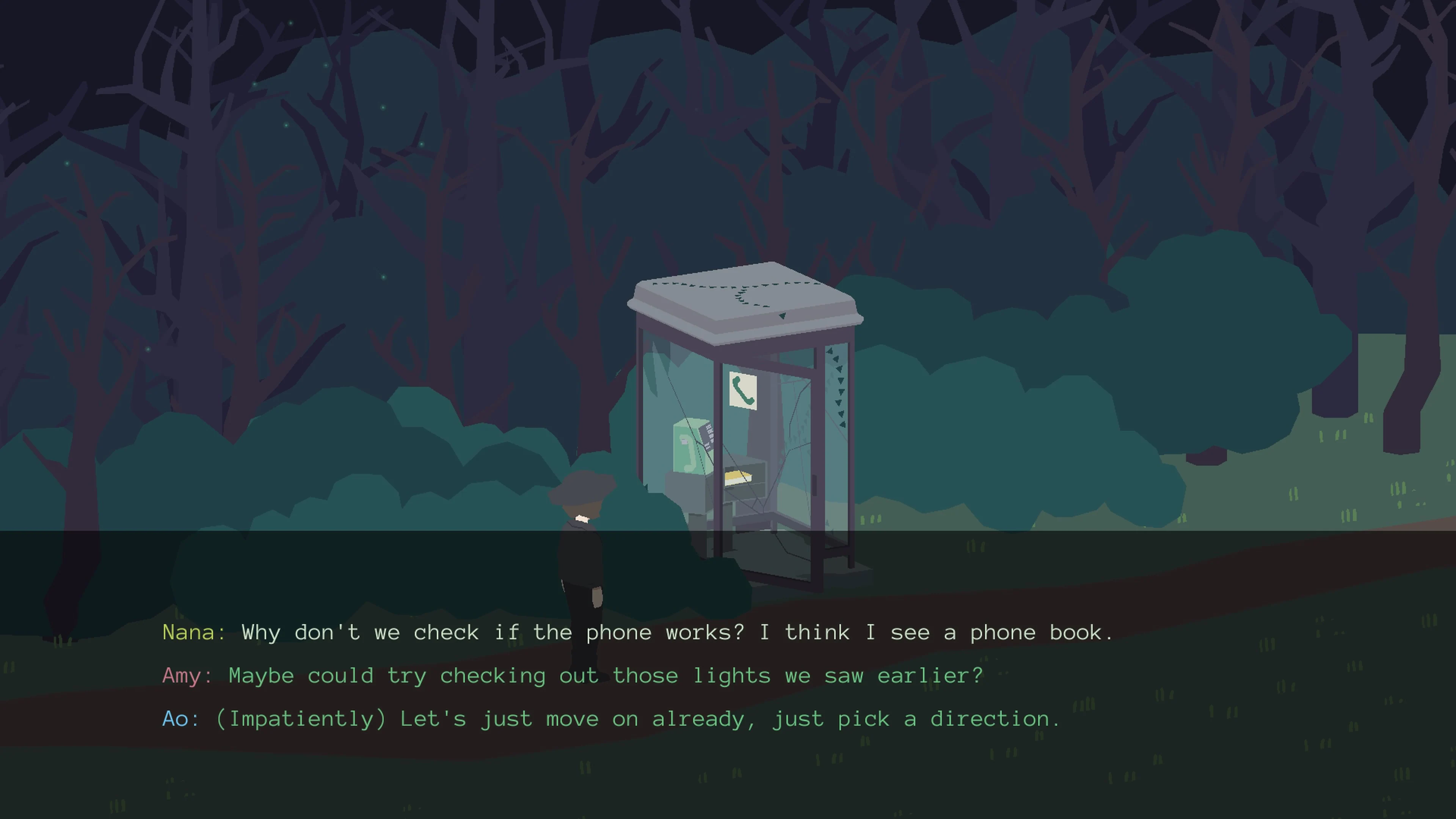The image size is (1456, 819).
Task: Click the name label 'Nana' in the dialogue
Action: (189, 632)
